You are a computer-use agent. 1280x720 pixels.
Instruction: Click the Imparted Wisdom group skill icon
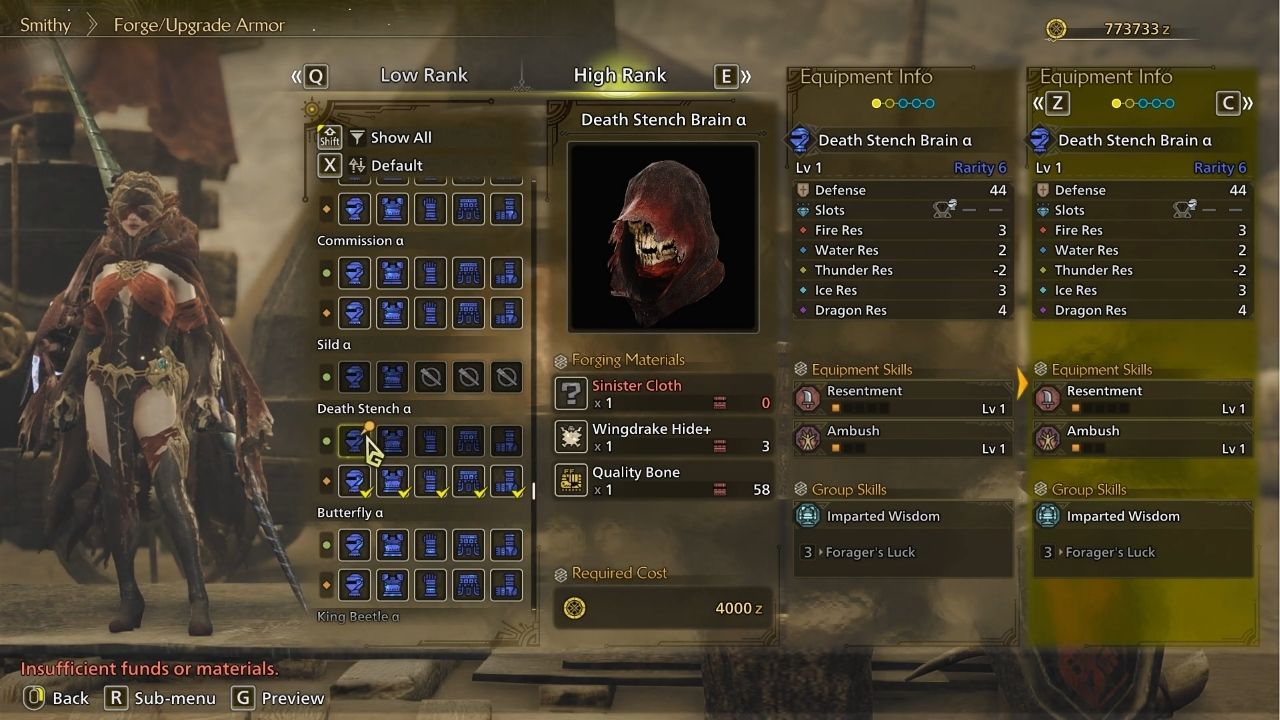pos(806,515)
